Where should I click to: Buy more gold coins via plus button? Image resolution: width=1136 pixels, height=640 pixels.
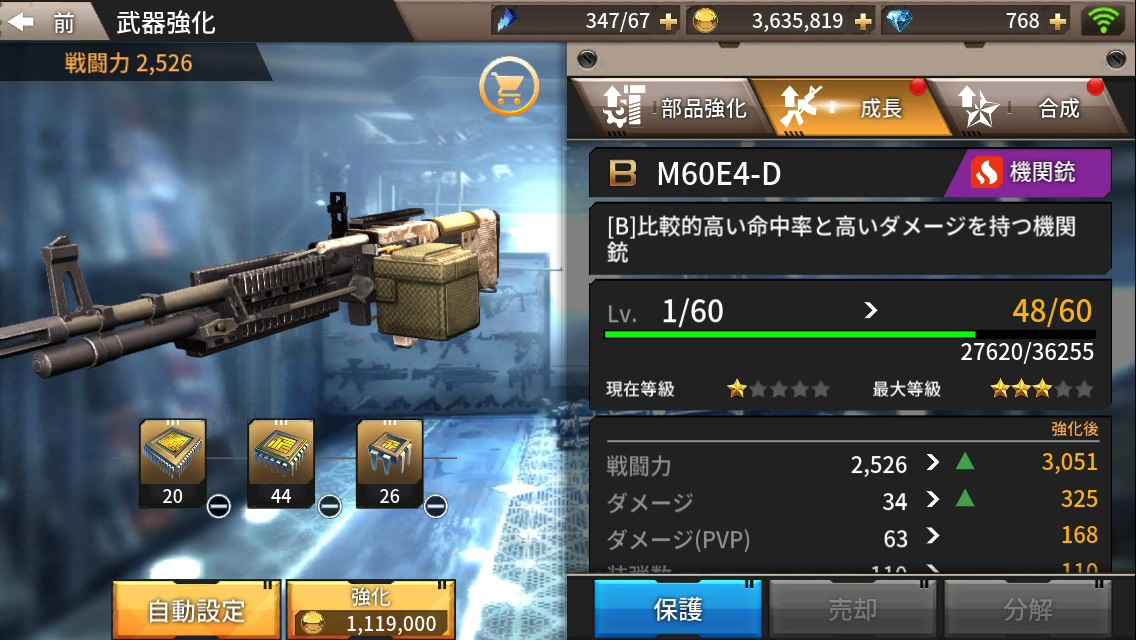pos(862,22)
